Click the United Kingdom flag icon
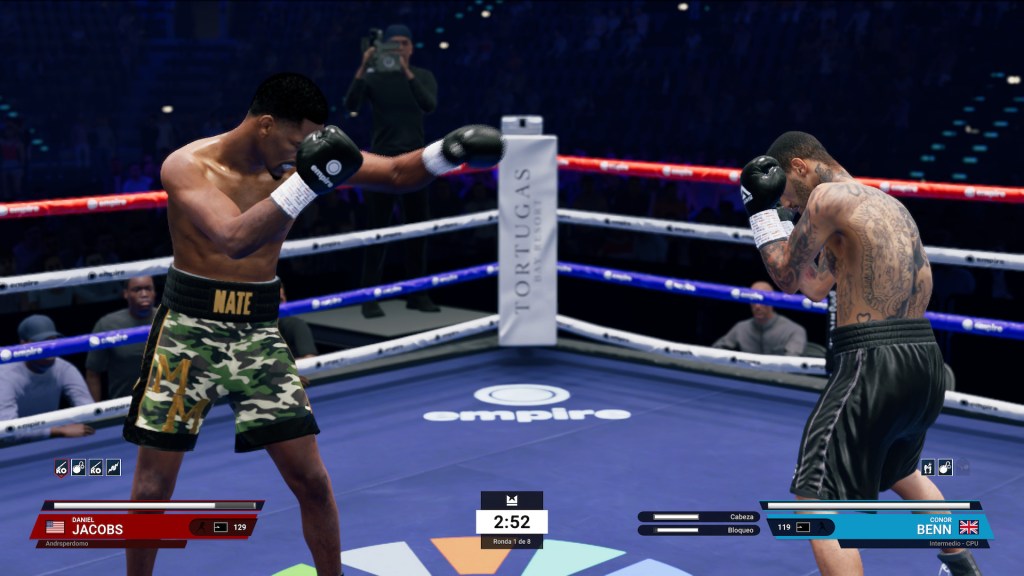The width and height of the screenshot is (1024, 576). 968,527
